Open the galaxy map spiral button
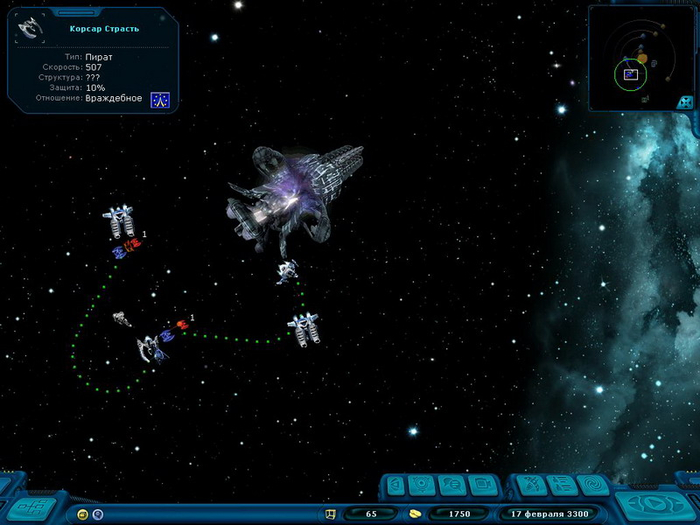700x525 pixels. pos(592,487)
